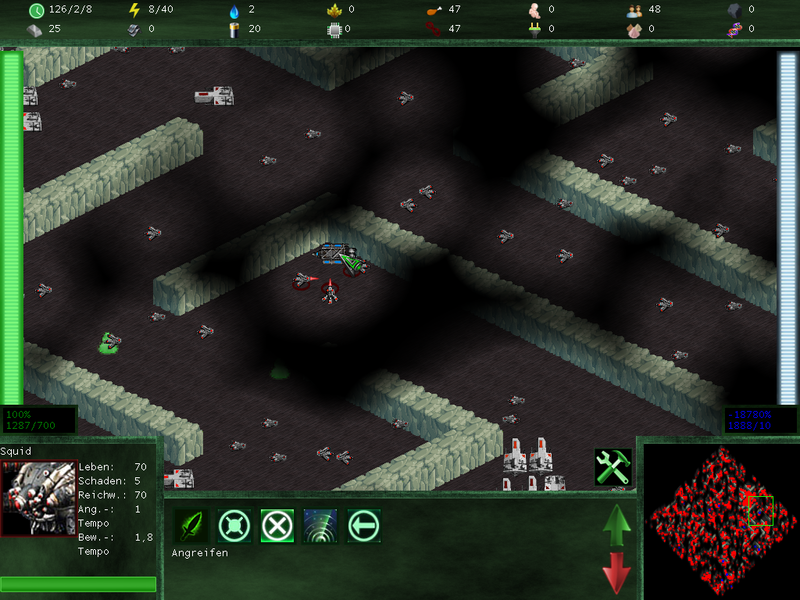Activate the circled X cancel command

[x=277, y=525]
